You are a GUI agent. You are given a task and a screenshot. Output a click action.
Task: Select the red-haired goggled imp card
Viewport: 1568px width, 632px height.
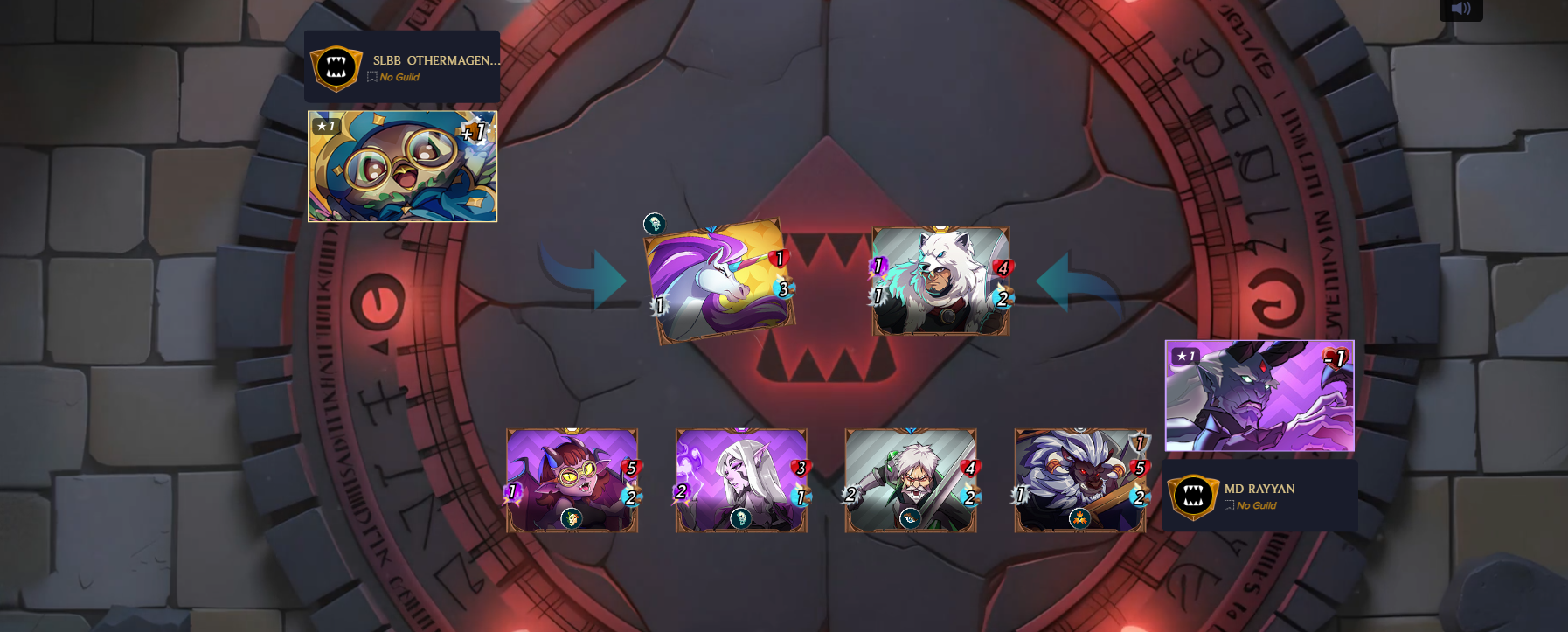[x=572, y=480]
